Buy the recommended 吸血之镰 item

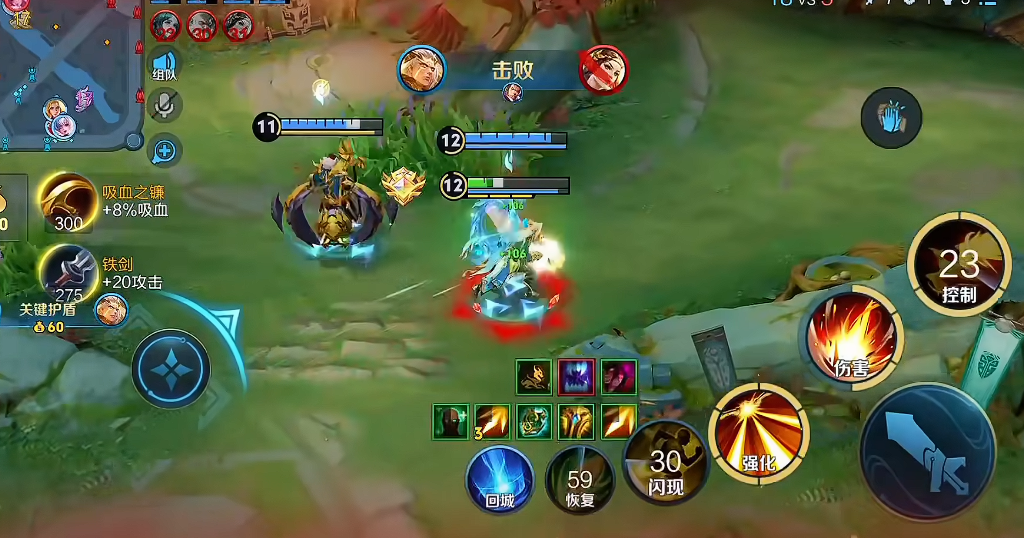coord(68,202)
